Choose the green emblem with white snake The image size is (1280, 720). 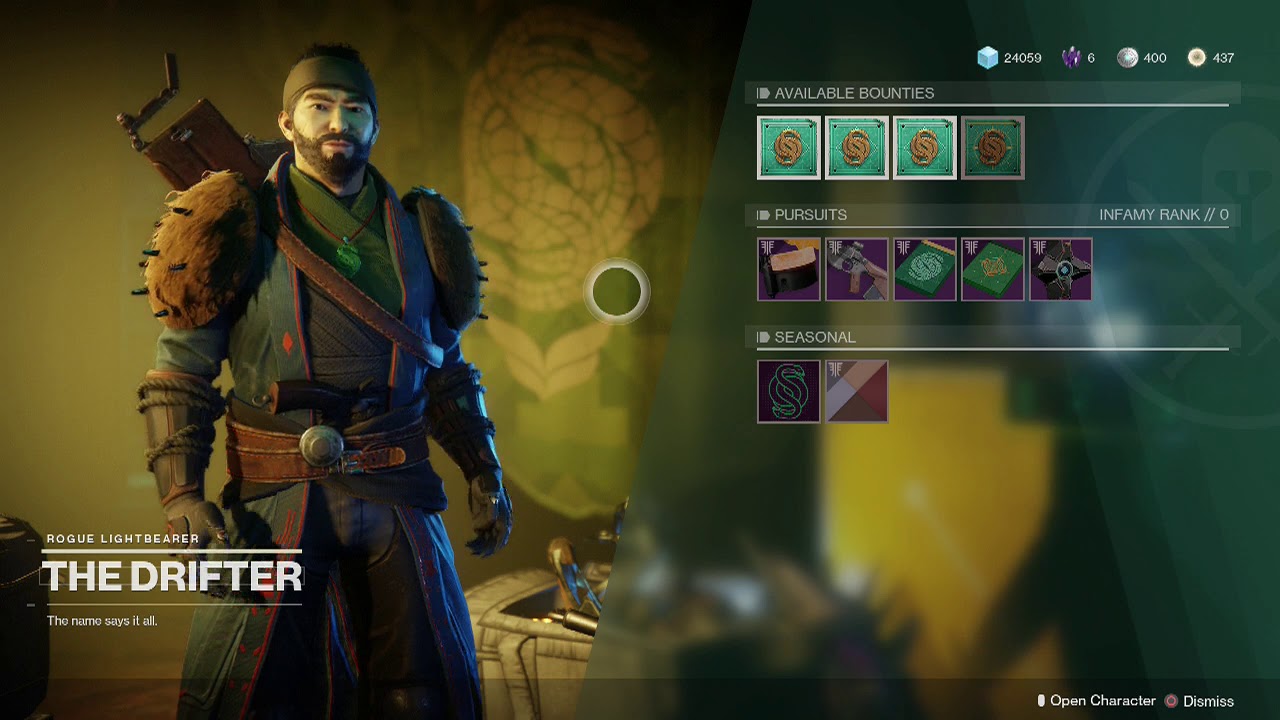(925, 269)
